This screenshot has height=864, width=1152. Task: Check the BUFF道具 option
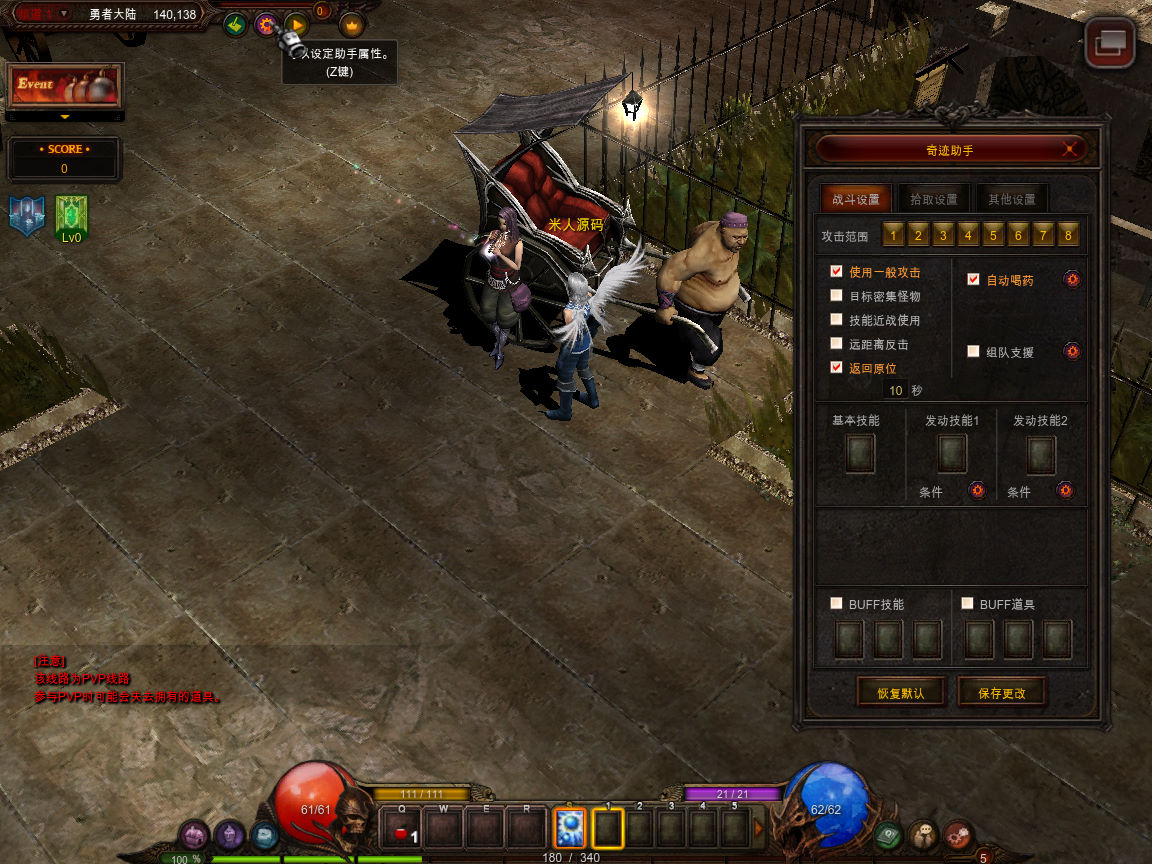(x=967, y=603)
